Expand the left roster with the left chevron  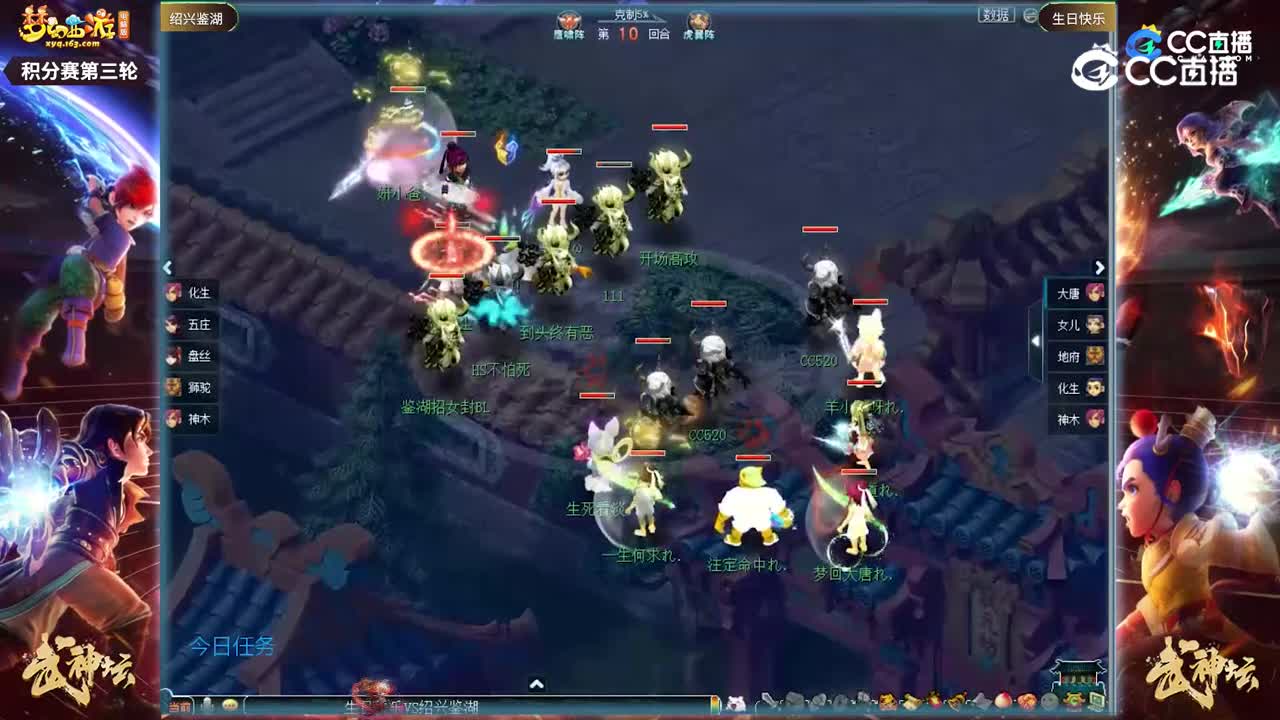(x=167, y=267)
